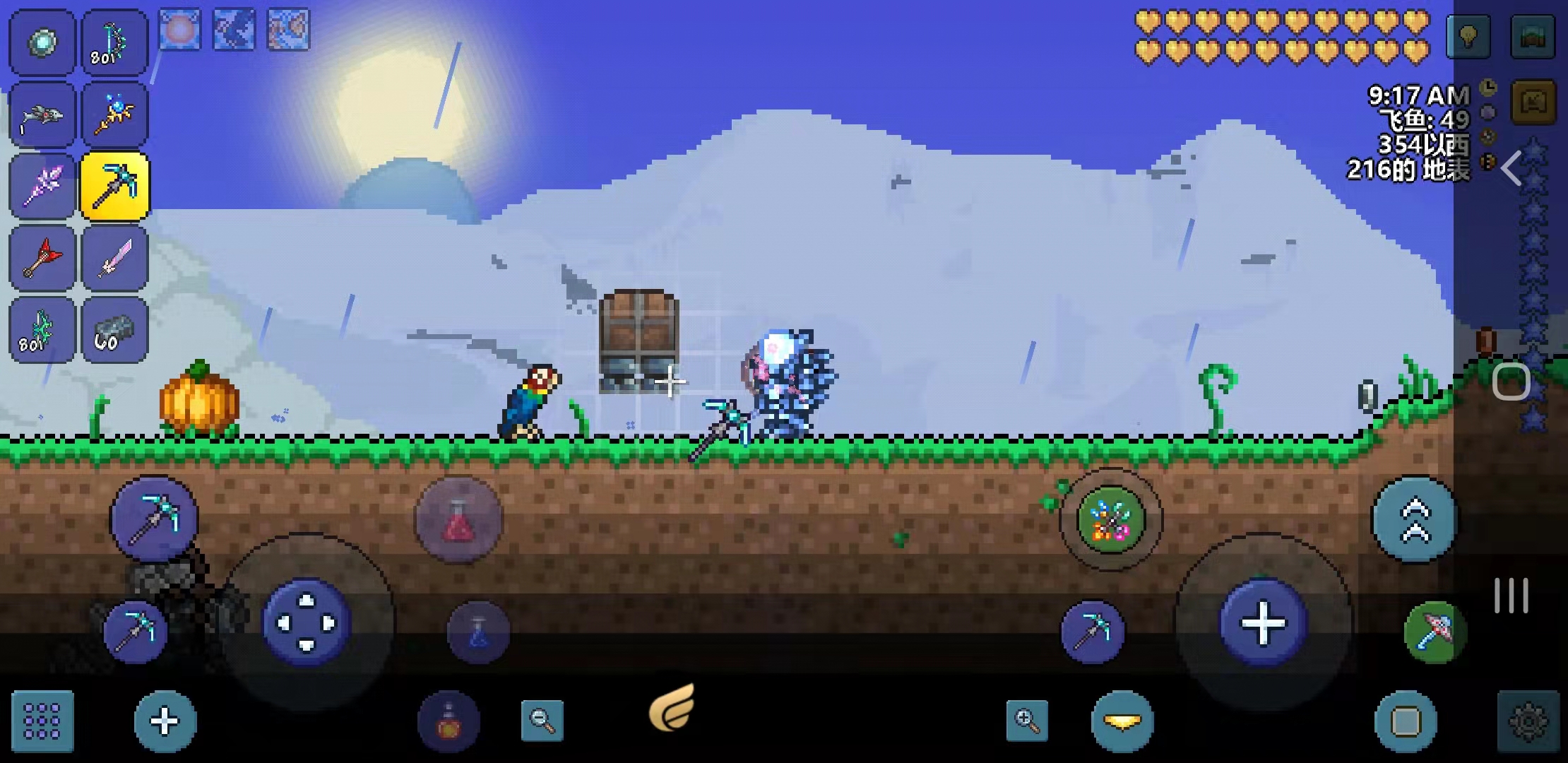Choose the shark-shaped gun slot
1568x763 pixels.
[42, 115]
